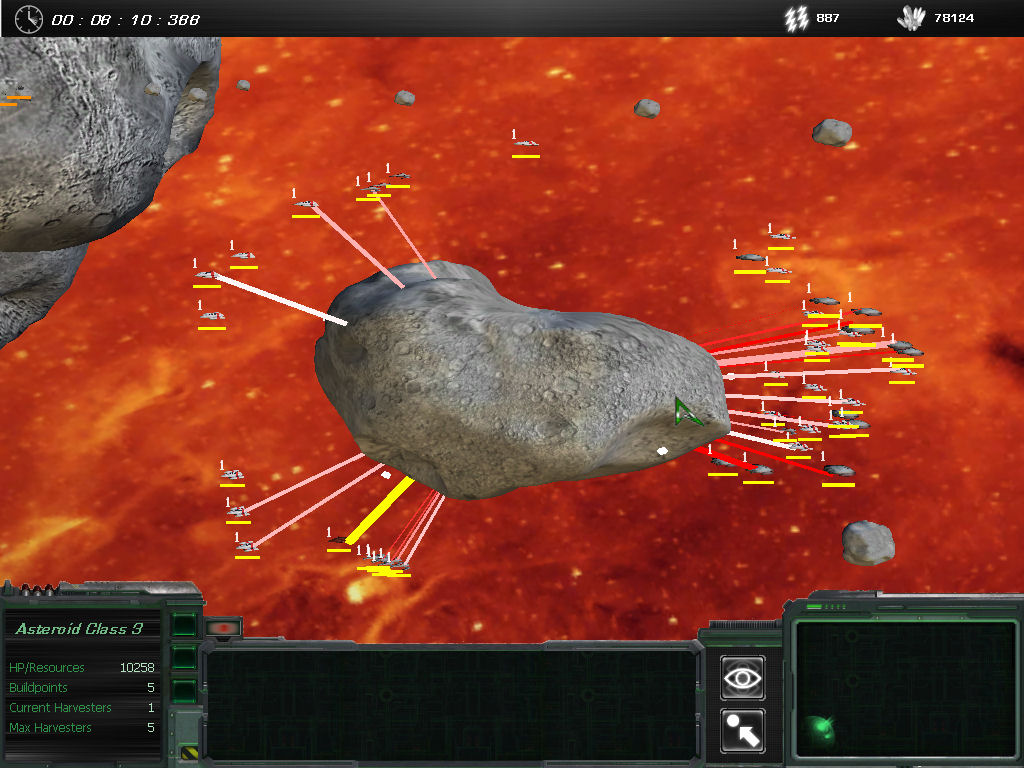This screenshot has width=1024, height=768.
Task: Open the minimap radar panel
Action: click(907, 688)
